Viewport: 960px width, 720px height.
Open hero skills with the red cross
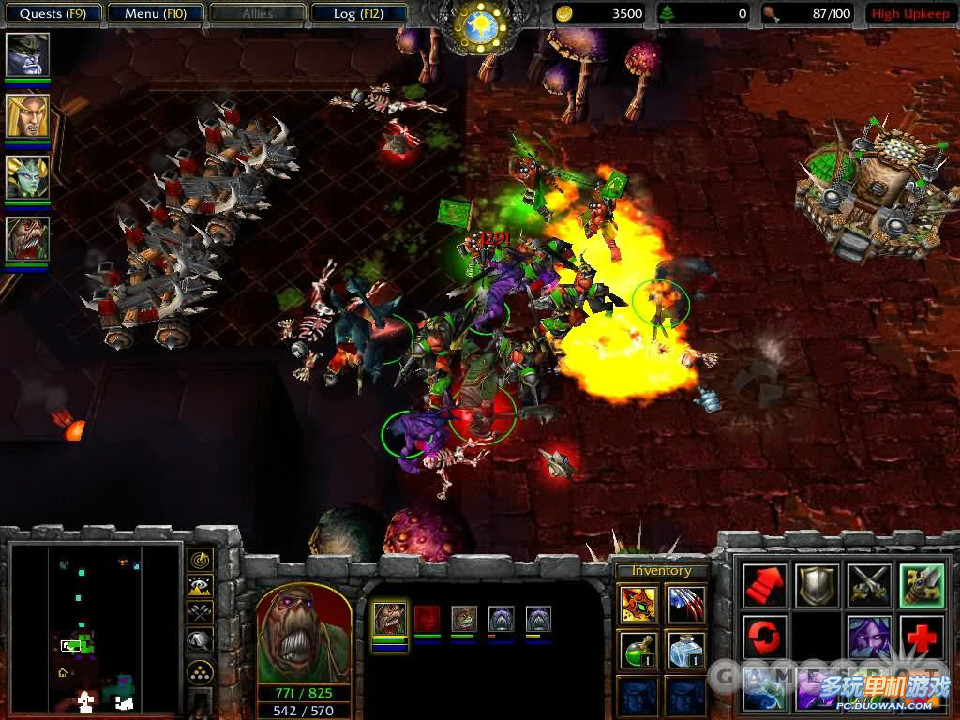[921, 637]
